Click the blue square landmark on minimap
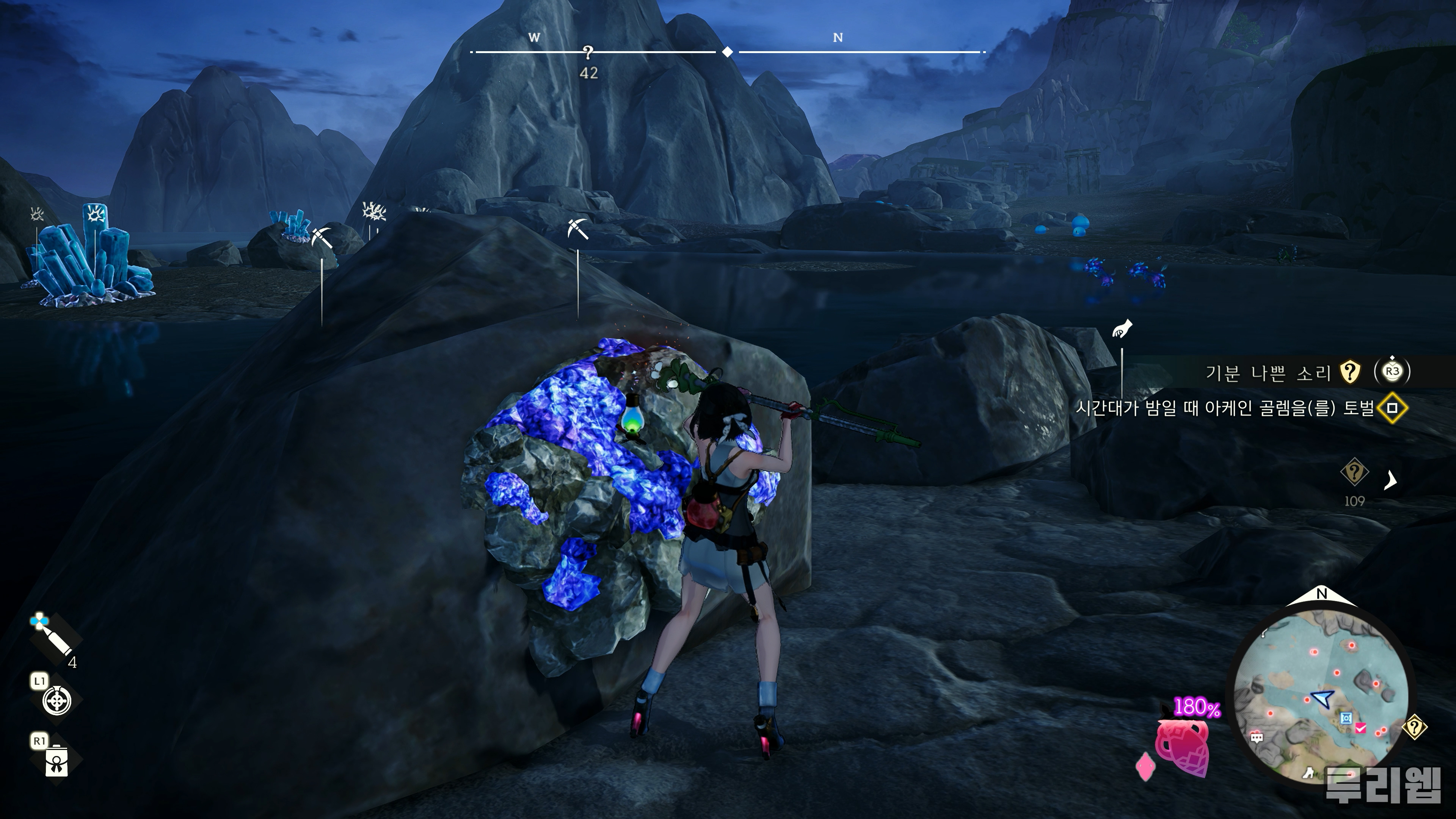 click(x=1346, y=718)
